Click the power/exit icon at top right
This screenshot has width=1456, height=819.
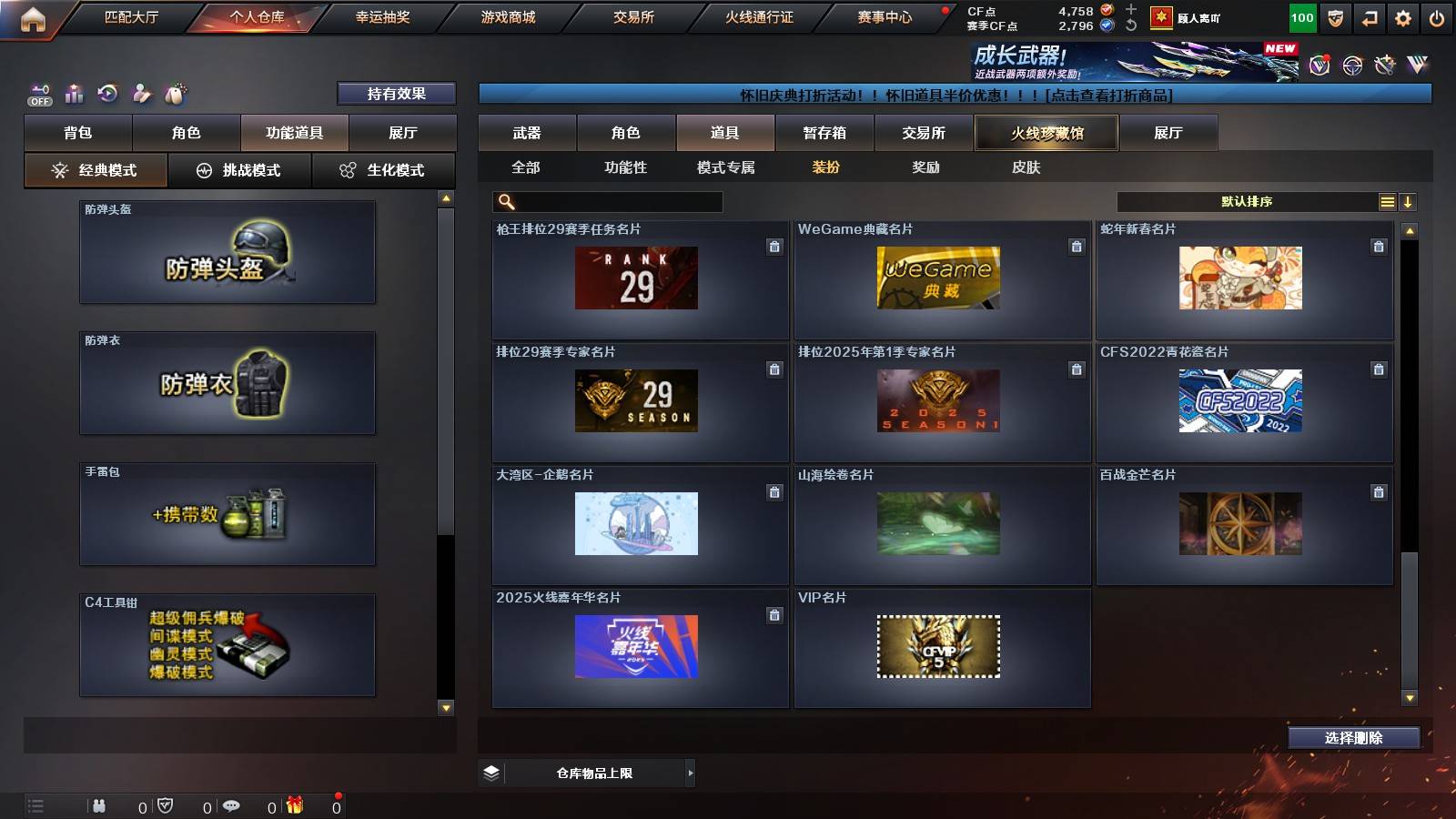pyautogui.click(x=1439, y=16)
